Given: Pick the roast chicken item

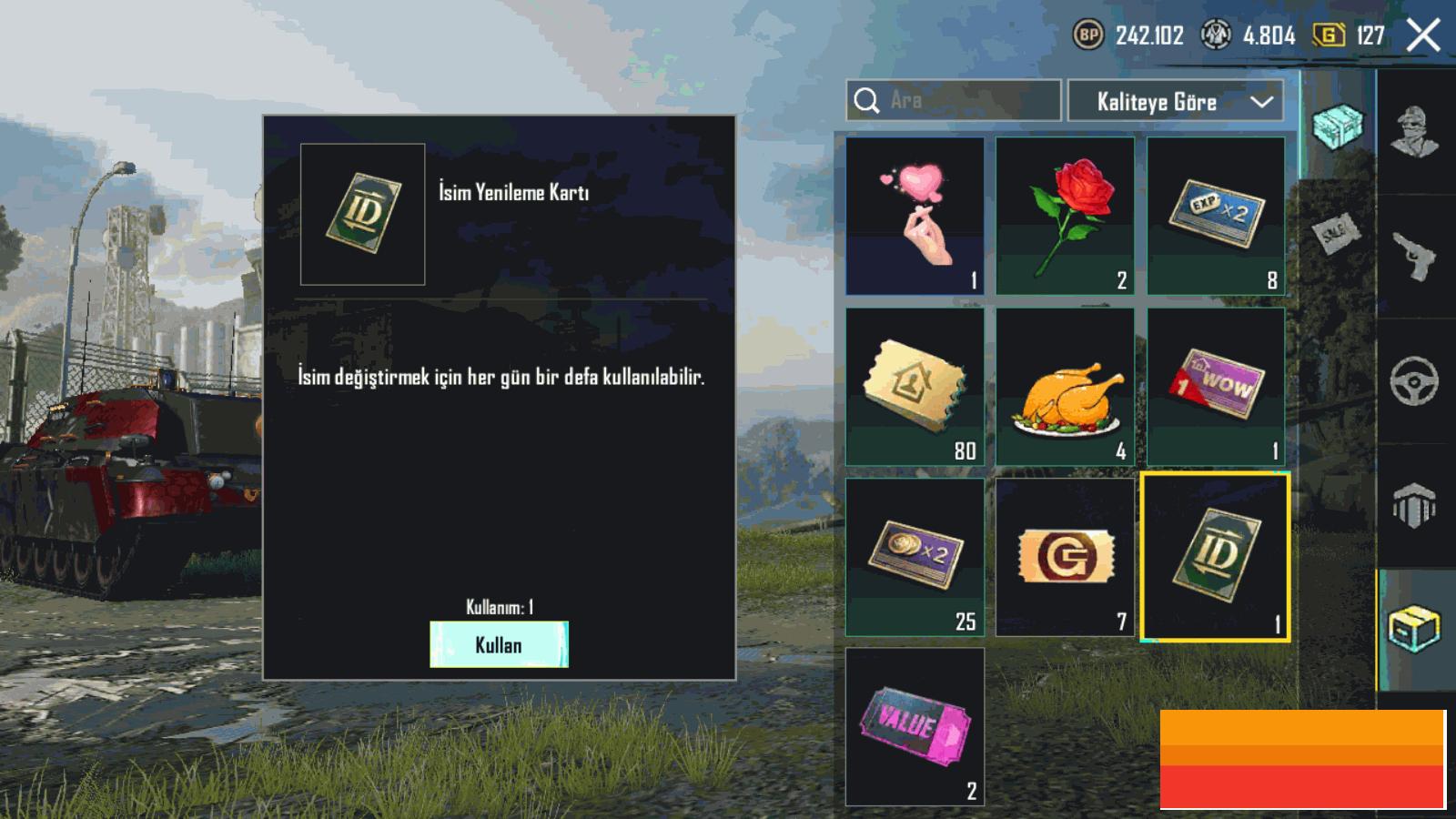Looking at the screenshot, I should pyautogui.click(x=1065, y=387).
